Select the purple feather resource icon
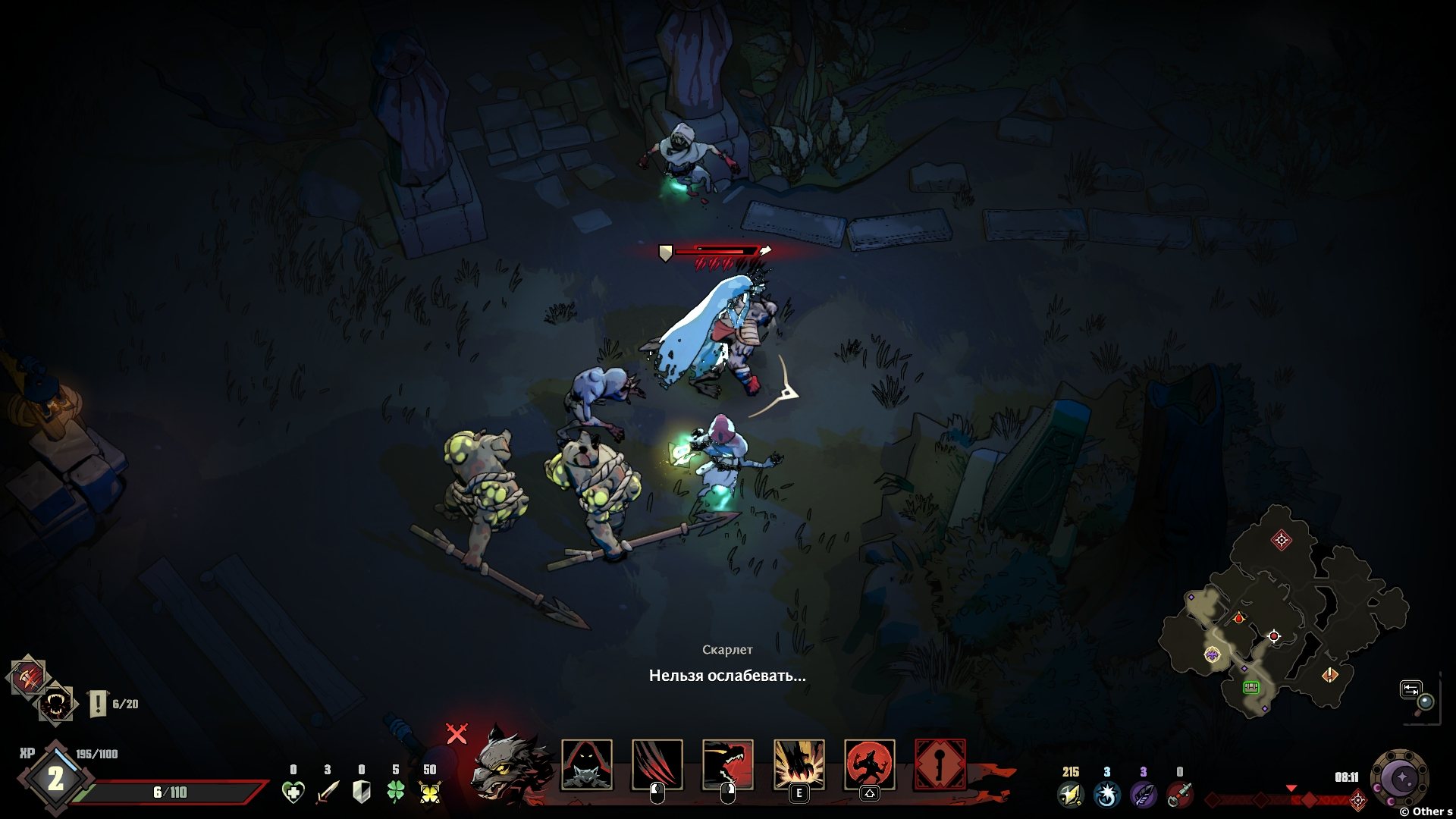Image resolution: width=1456 pixels, height=819 pixels. (1142, 793)
